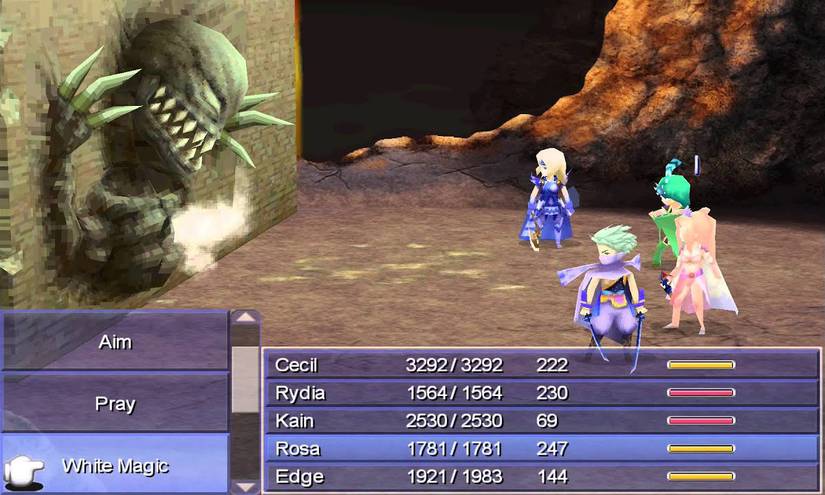
Task: Select Rydia's party row
Action: 540,393
